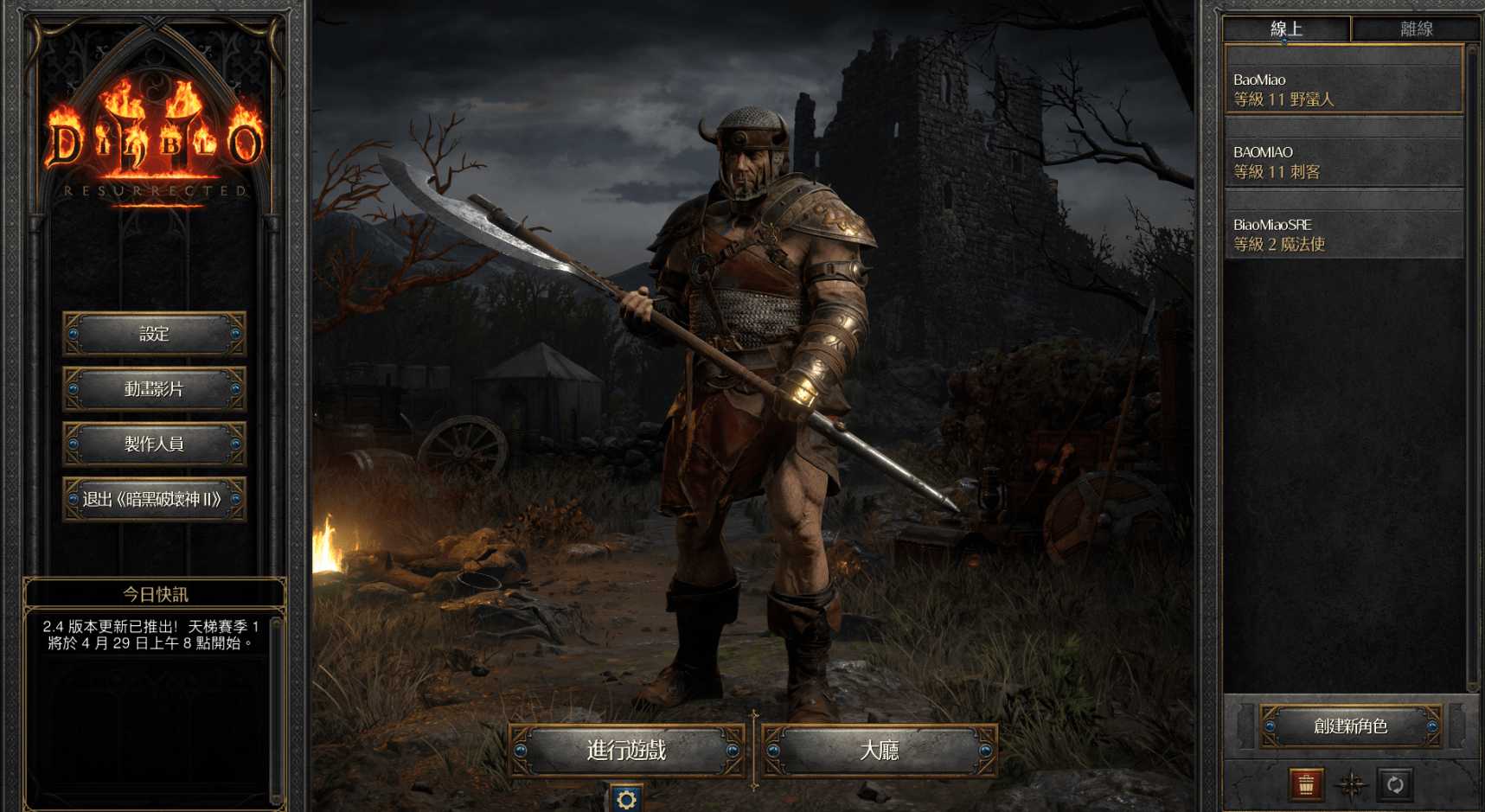Choose the BAOMIAO level 11 assassin character

click(1343, 162)
